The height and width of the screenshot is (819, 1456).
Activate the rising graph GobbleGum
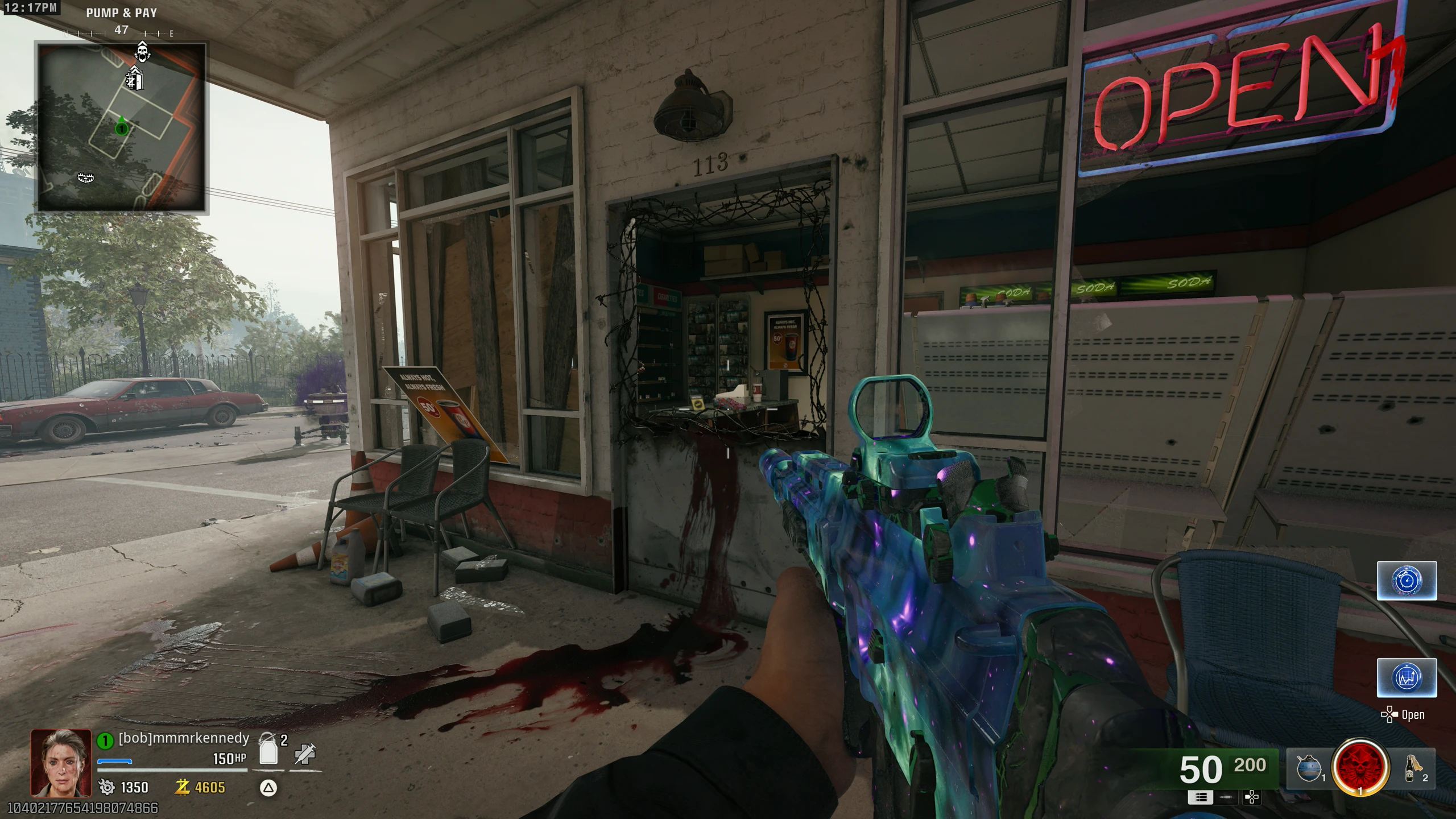1407,677
